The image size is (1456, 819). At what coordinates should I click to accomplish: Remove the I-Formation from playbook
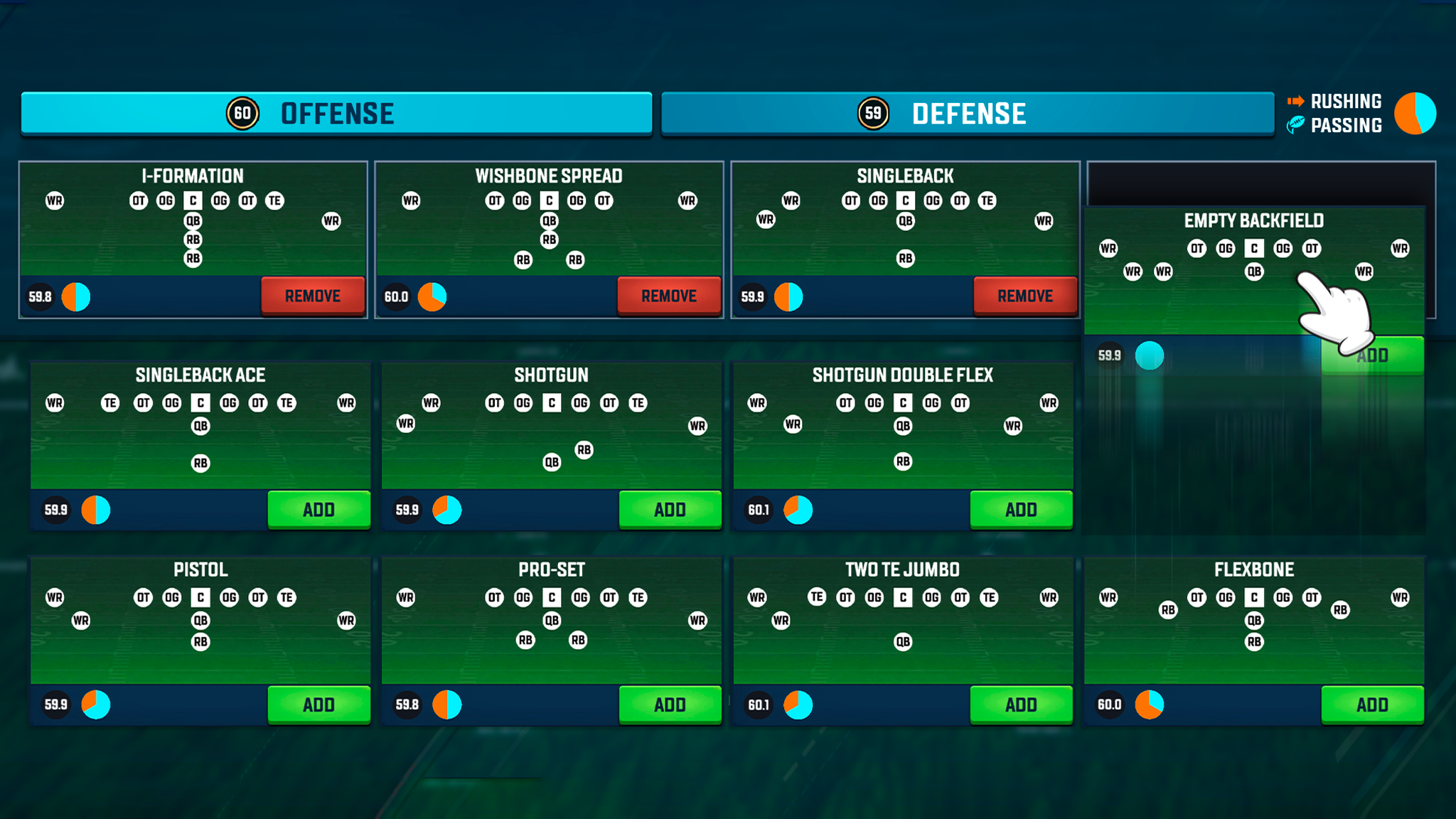pyautogui.click(x=312, y=296)
